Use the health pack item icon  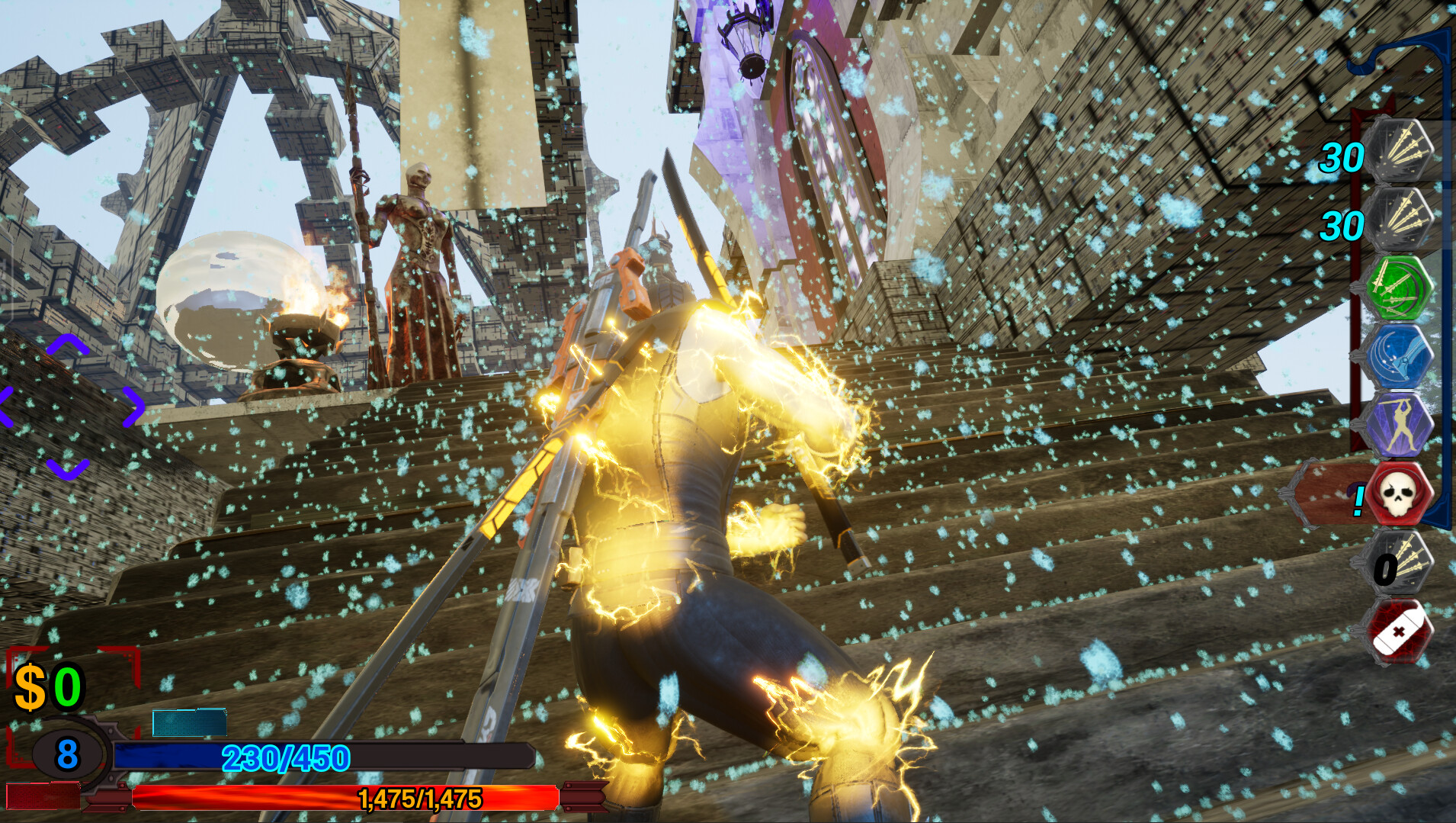pyautogui.click(x=1406, y=632)
